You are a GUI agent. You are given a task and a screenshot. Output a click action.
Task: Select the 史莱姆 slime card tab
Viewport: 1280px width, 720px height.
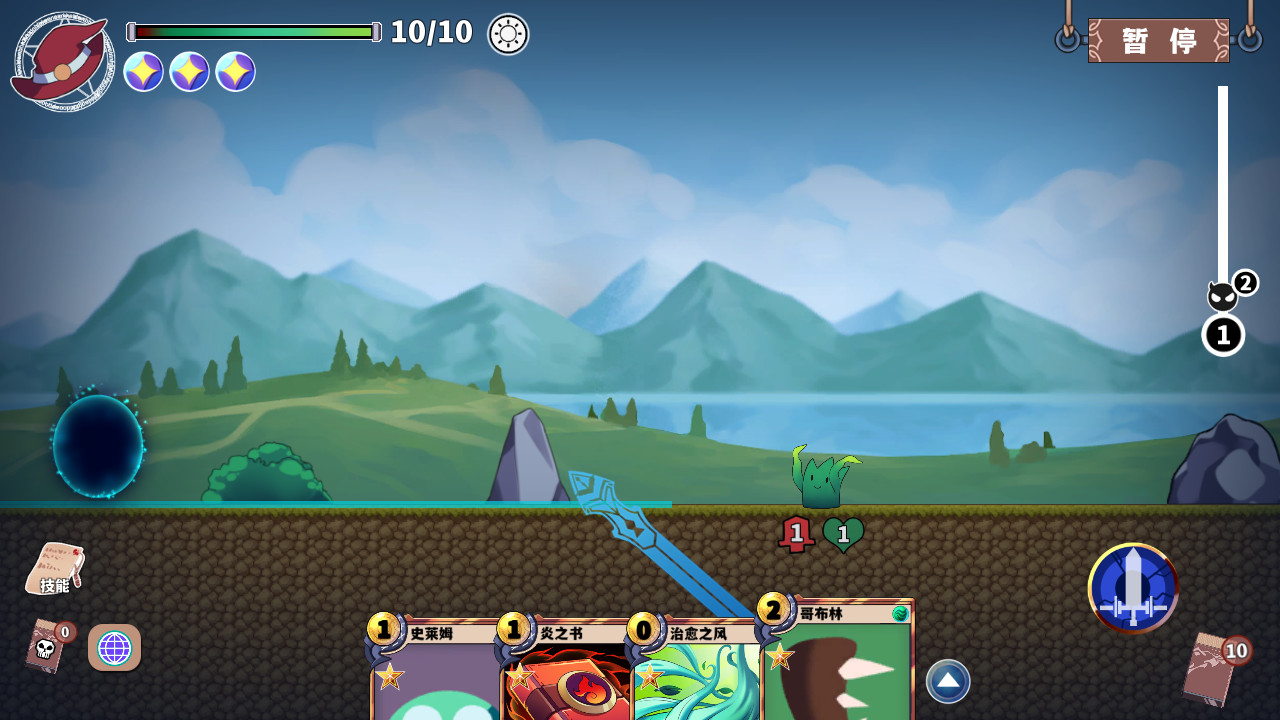point(430,632)
